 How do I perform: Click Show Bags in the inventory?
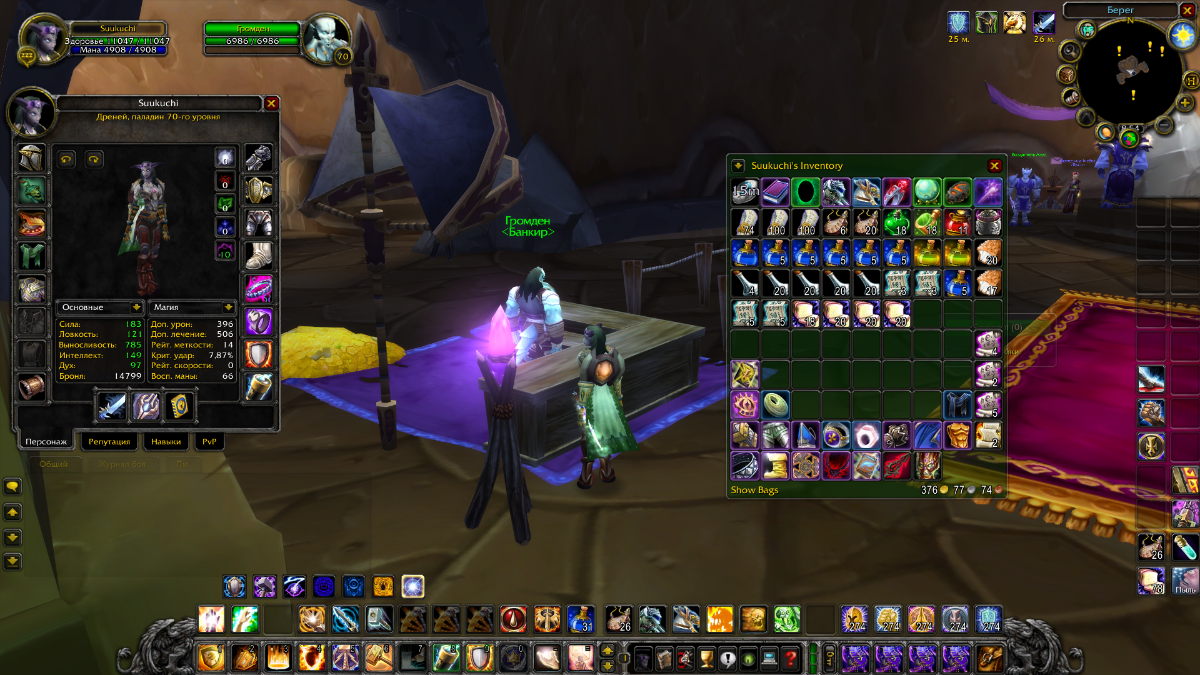[x=754, y=490]
